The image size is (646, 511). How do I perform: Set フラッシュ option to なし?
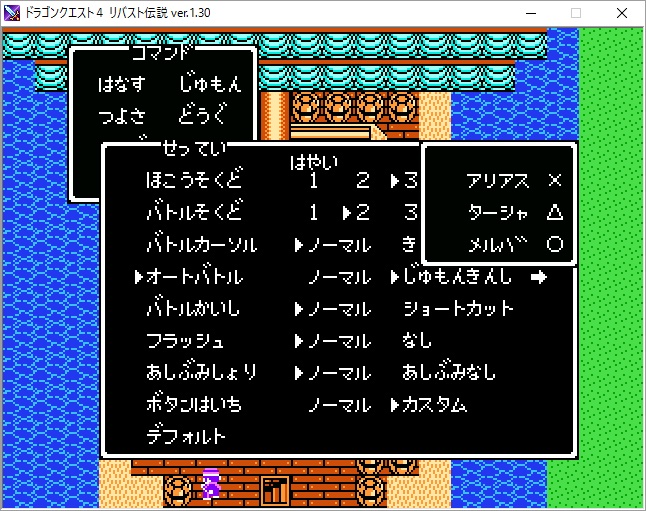[x=418, y=341]
